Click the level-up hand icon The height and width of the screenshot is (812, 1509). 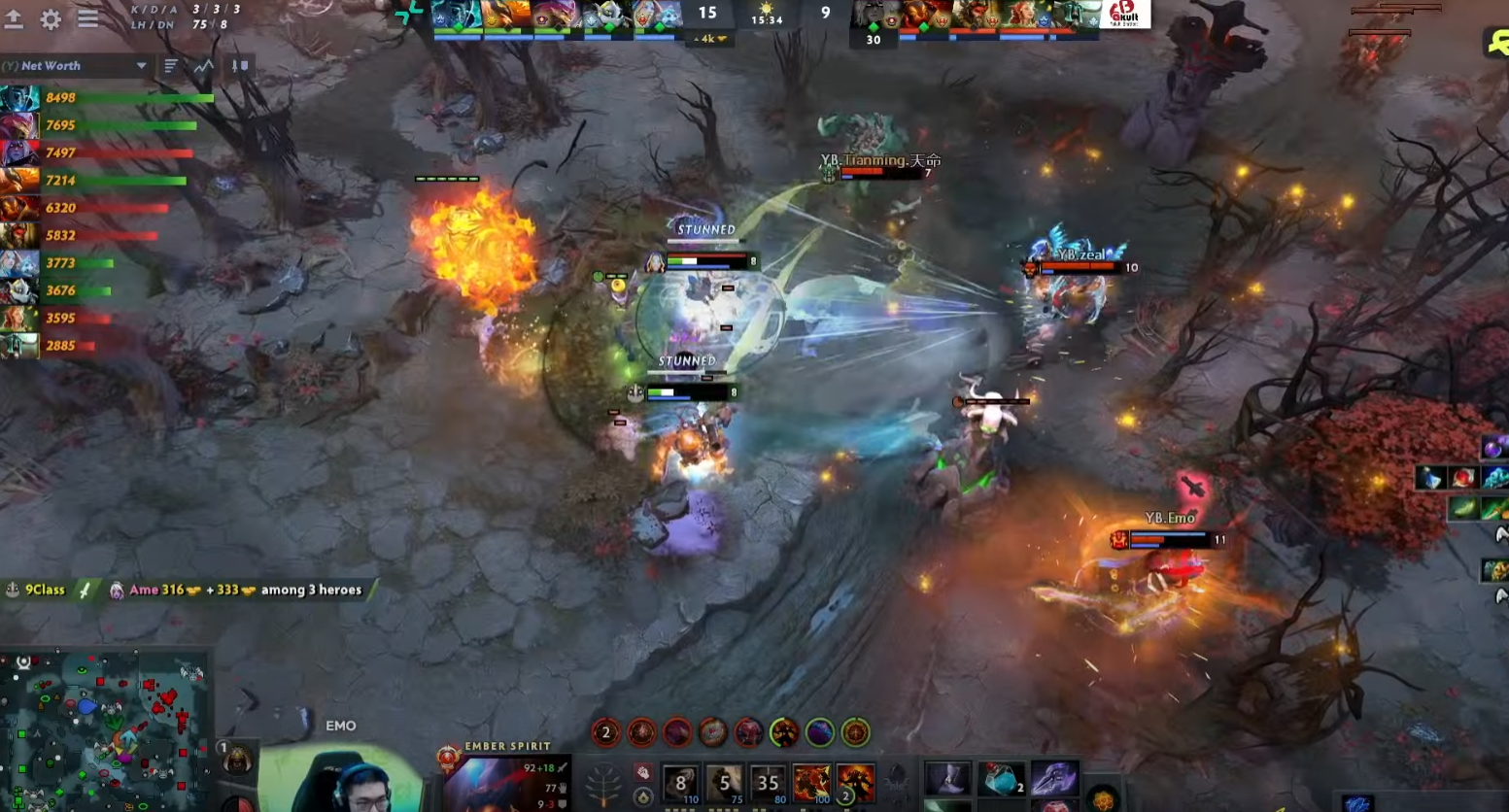pyautogui.click(x=643, y=774)
